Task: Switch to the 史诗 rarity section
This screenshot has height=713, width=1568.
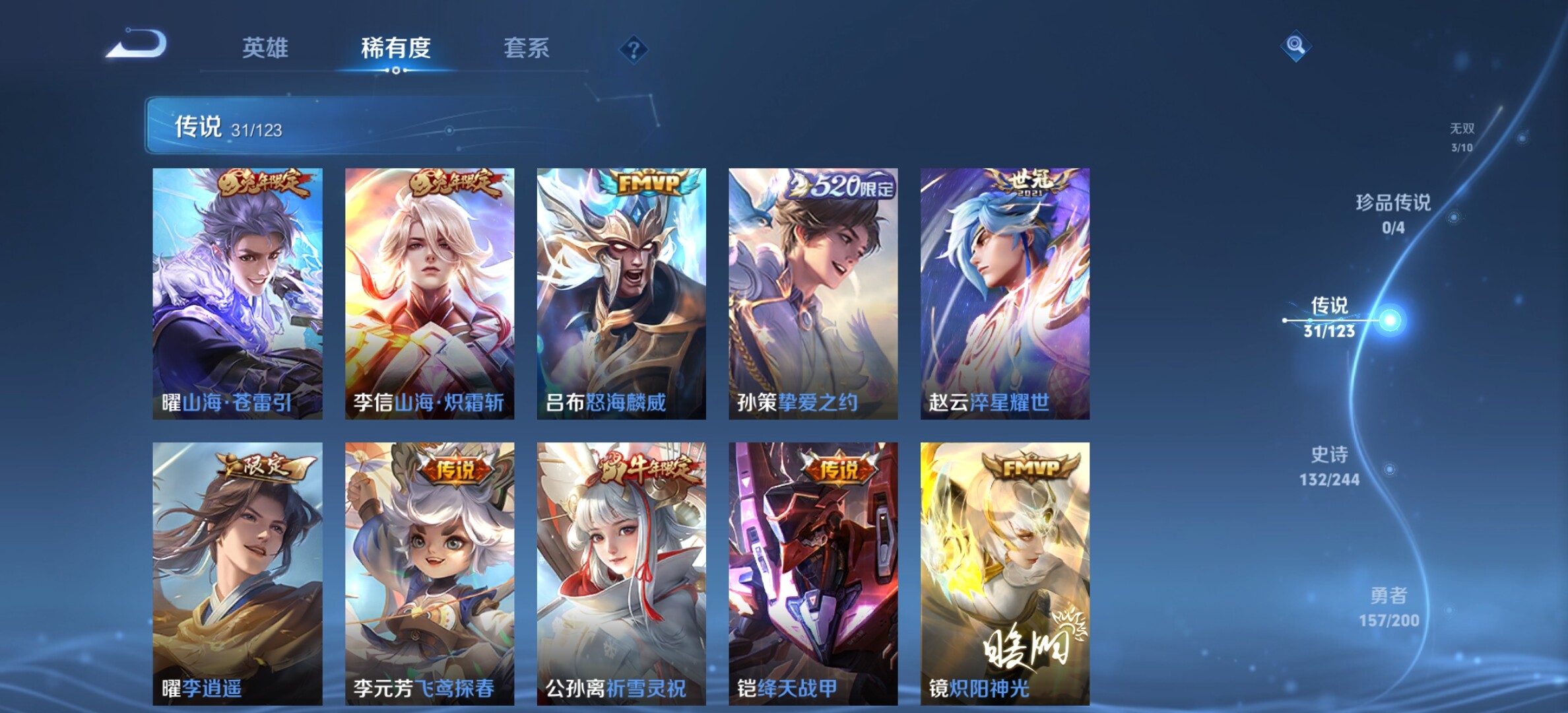Action: tap(1329, 465)
